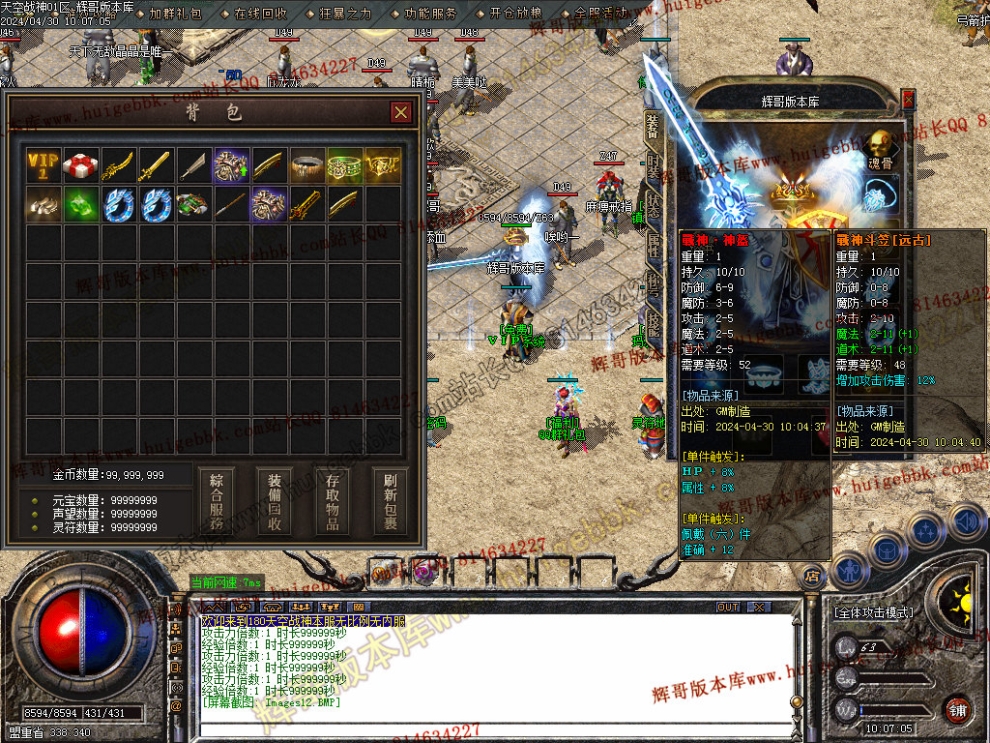This screenshot has height=743, width=990.
Task: Open the 在线回收 online recycle menu
Action: (x=261, y=14)
